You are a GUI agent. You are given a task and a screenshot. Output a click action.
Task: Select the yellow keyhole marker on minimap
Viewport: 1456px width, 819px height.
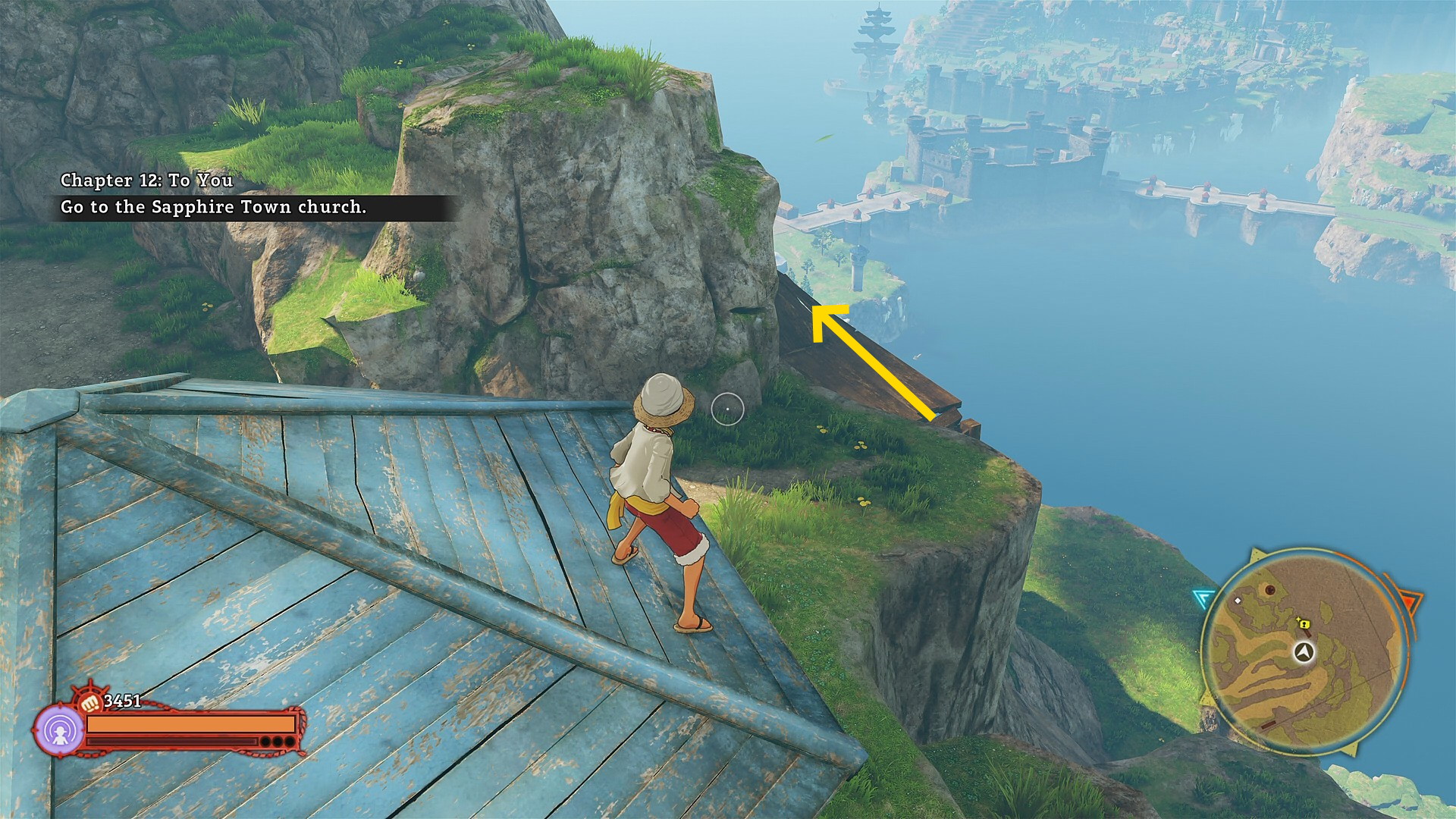tap(1304, 624)
